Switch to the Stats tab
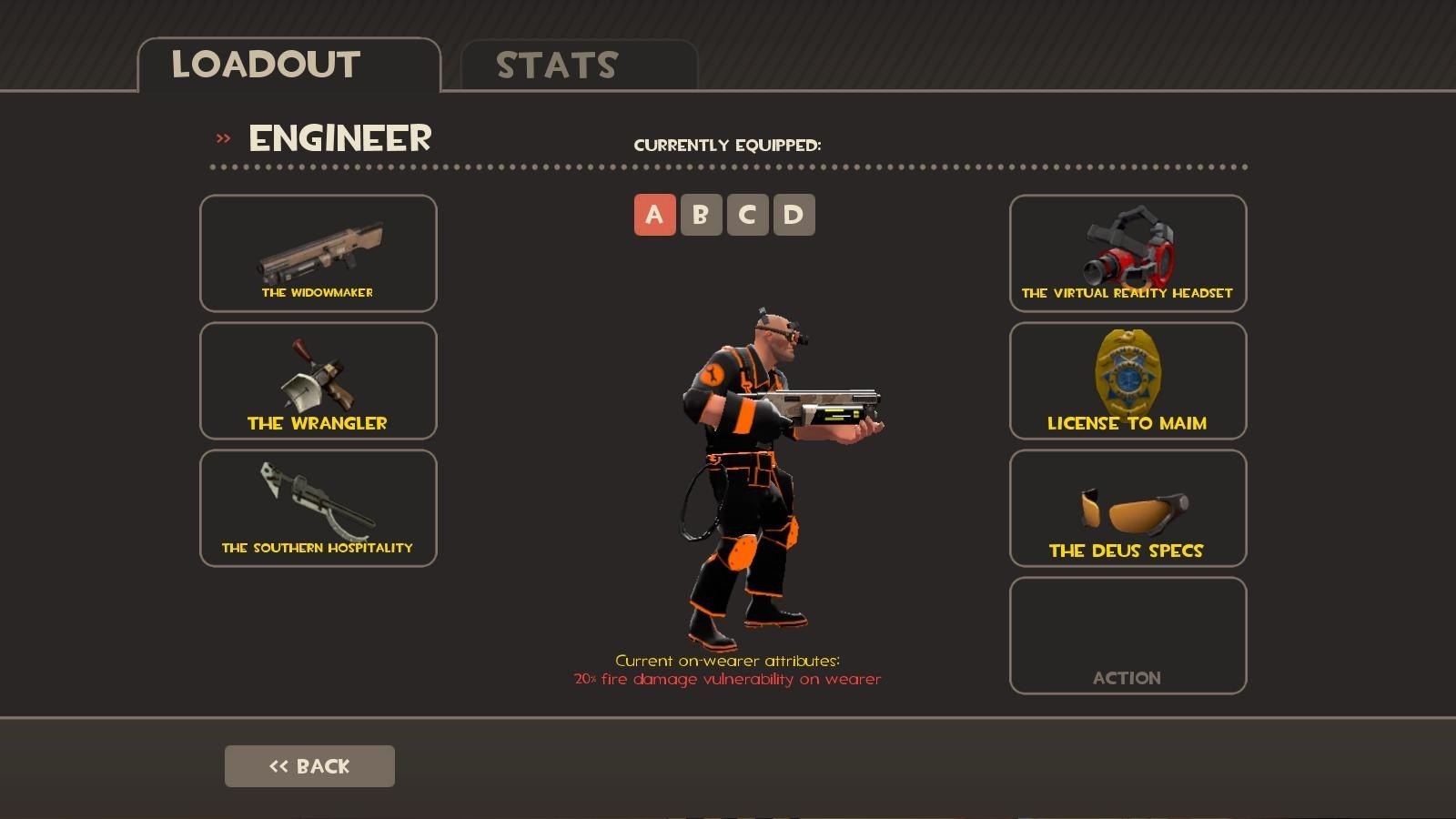The image size is (1456, 819). tap(579, 66)
